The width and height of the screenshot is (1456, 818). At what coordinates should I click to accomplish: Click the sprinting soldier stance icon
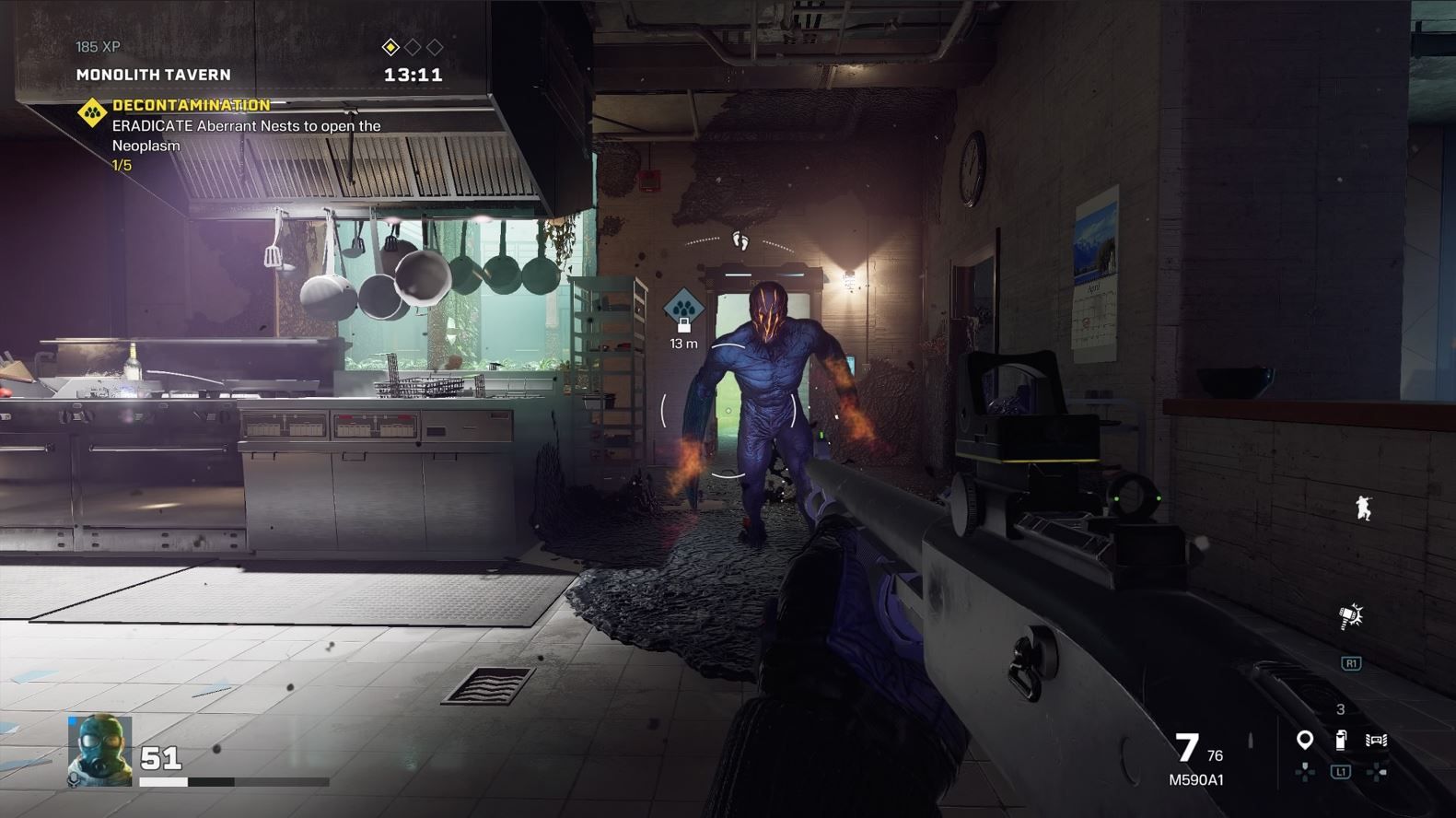tap(1366, 508)
